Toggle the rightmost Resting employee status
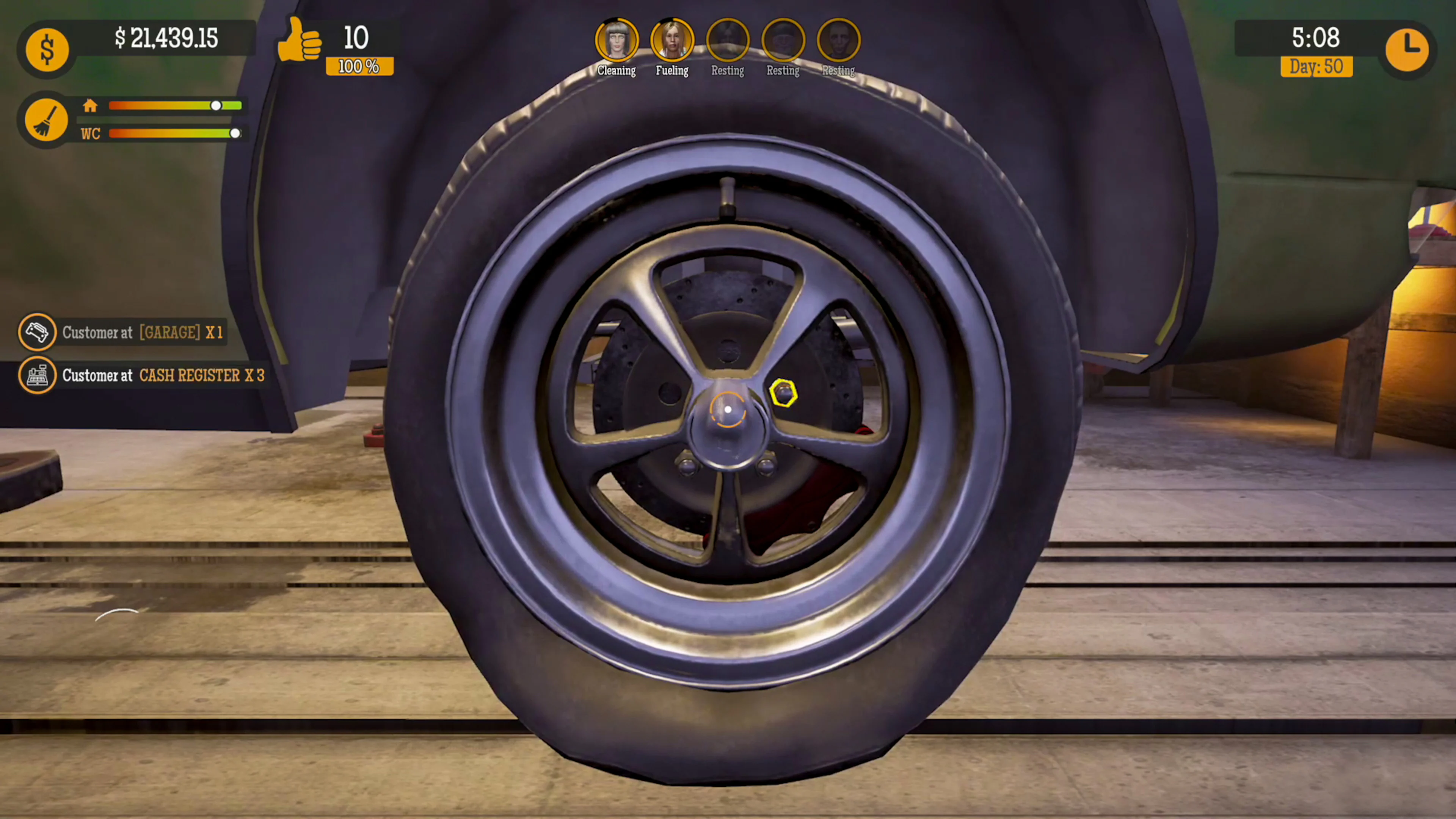 838,38
